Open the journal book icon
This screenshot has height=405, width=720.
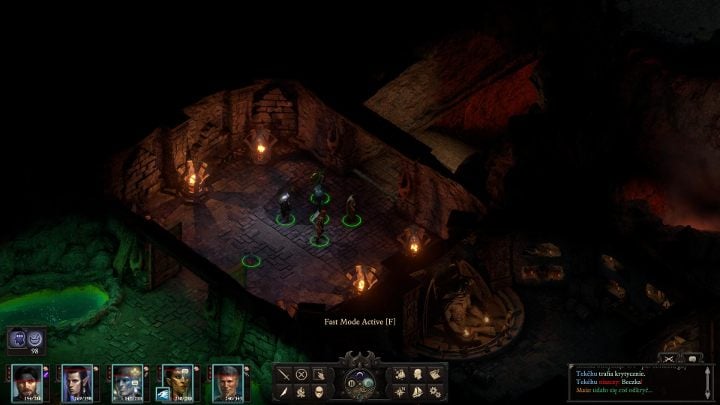point(434,375)
